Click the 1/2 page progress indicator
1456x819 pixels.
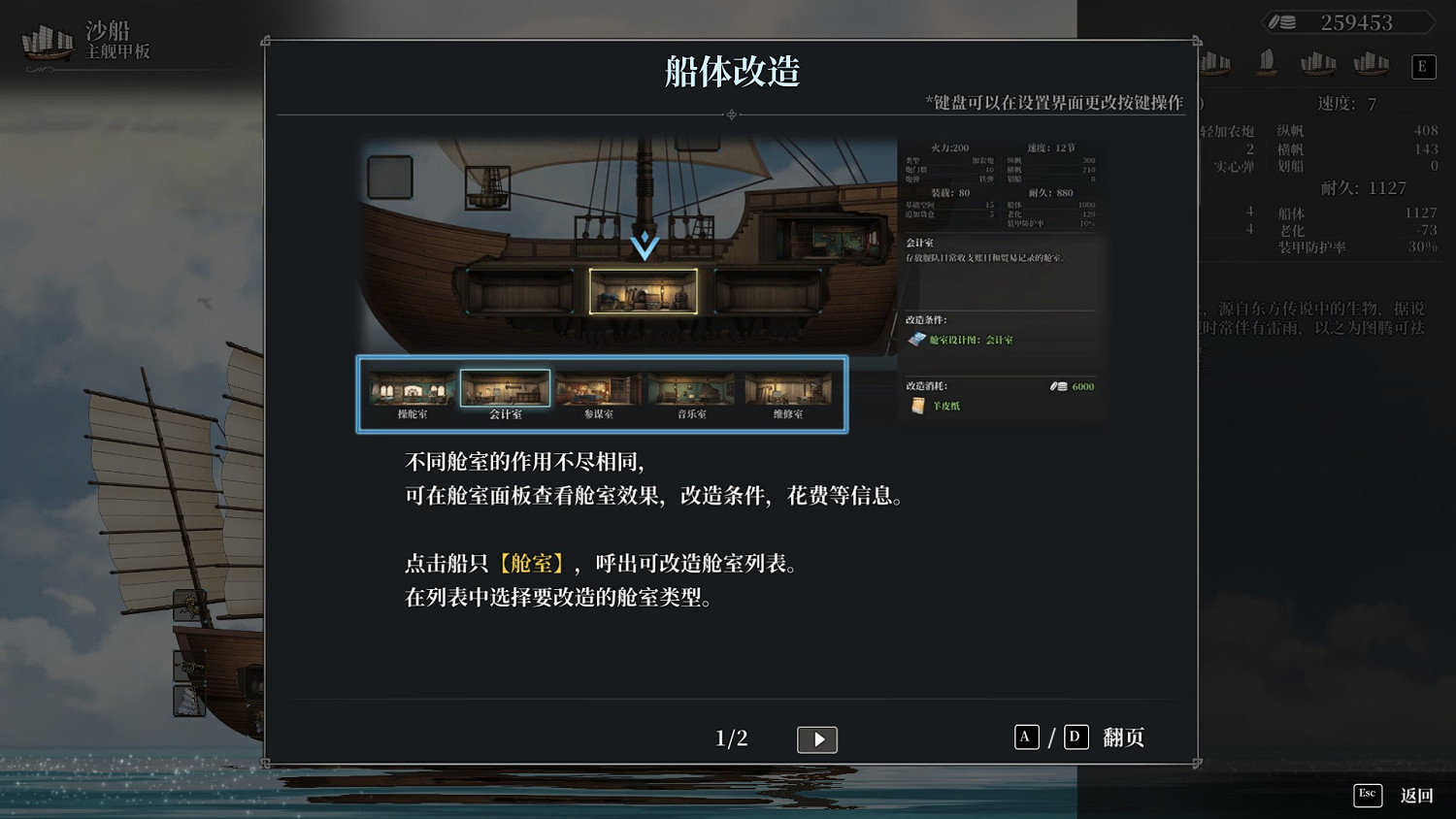tap(730, 737)
